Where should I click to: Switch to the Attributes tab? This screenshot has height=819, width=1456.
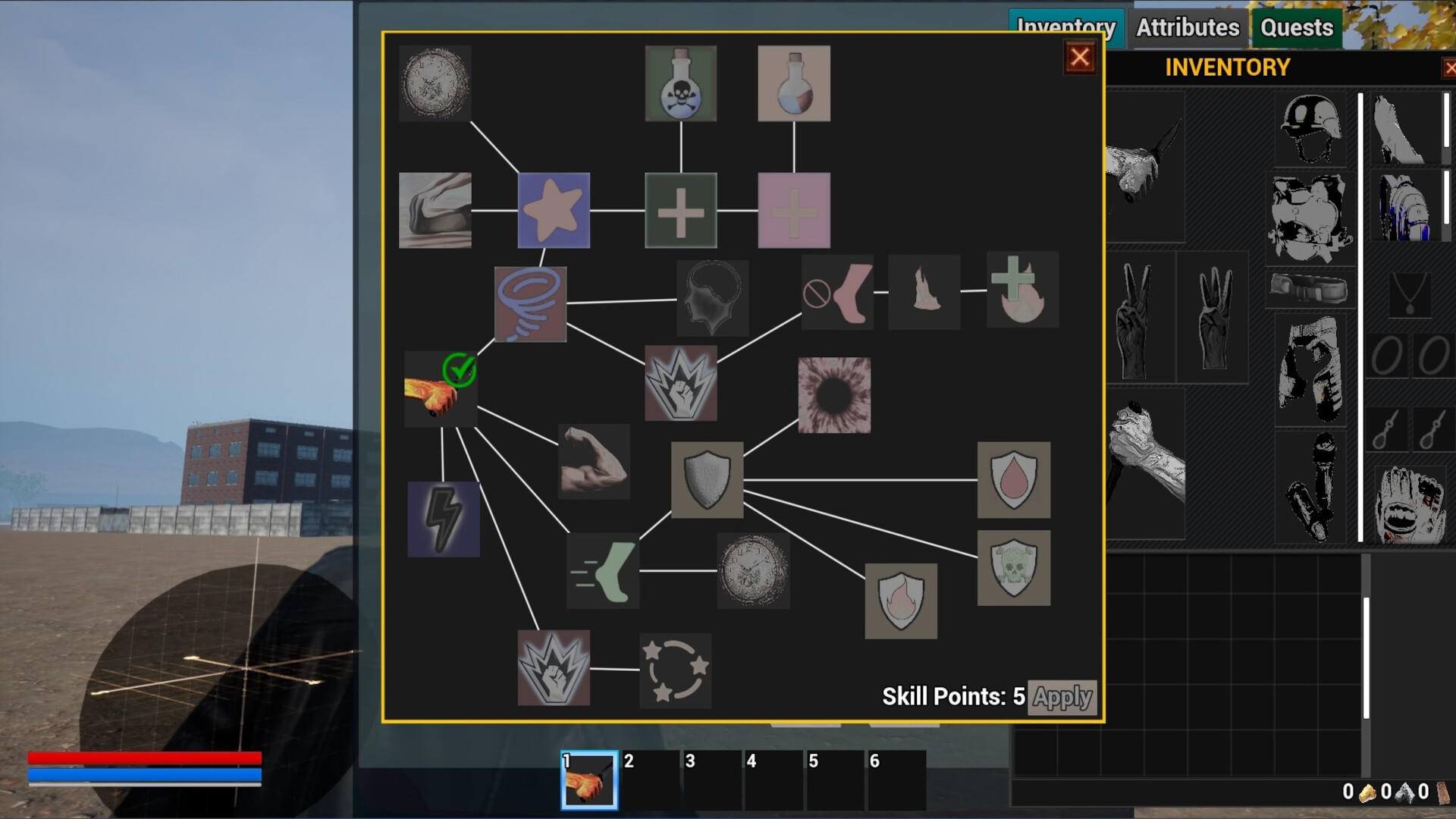coord(1186,28)
